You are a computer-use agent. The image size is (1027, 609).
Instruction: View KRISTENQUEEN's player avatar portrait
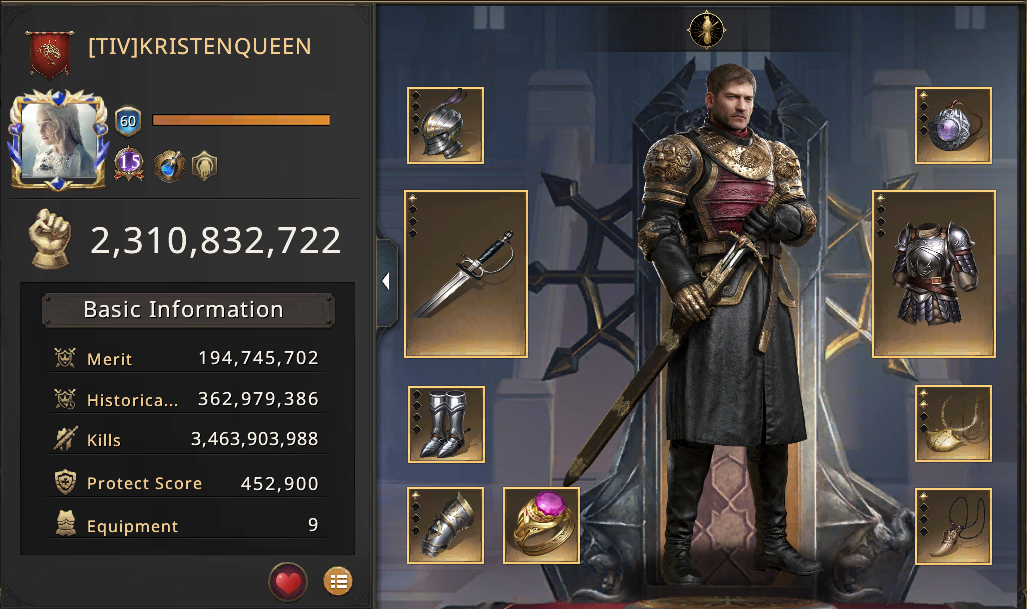point(58,141)
